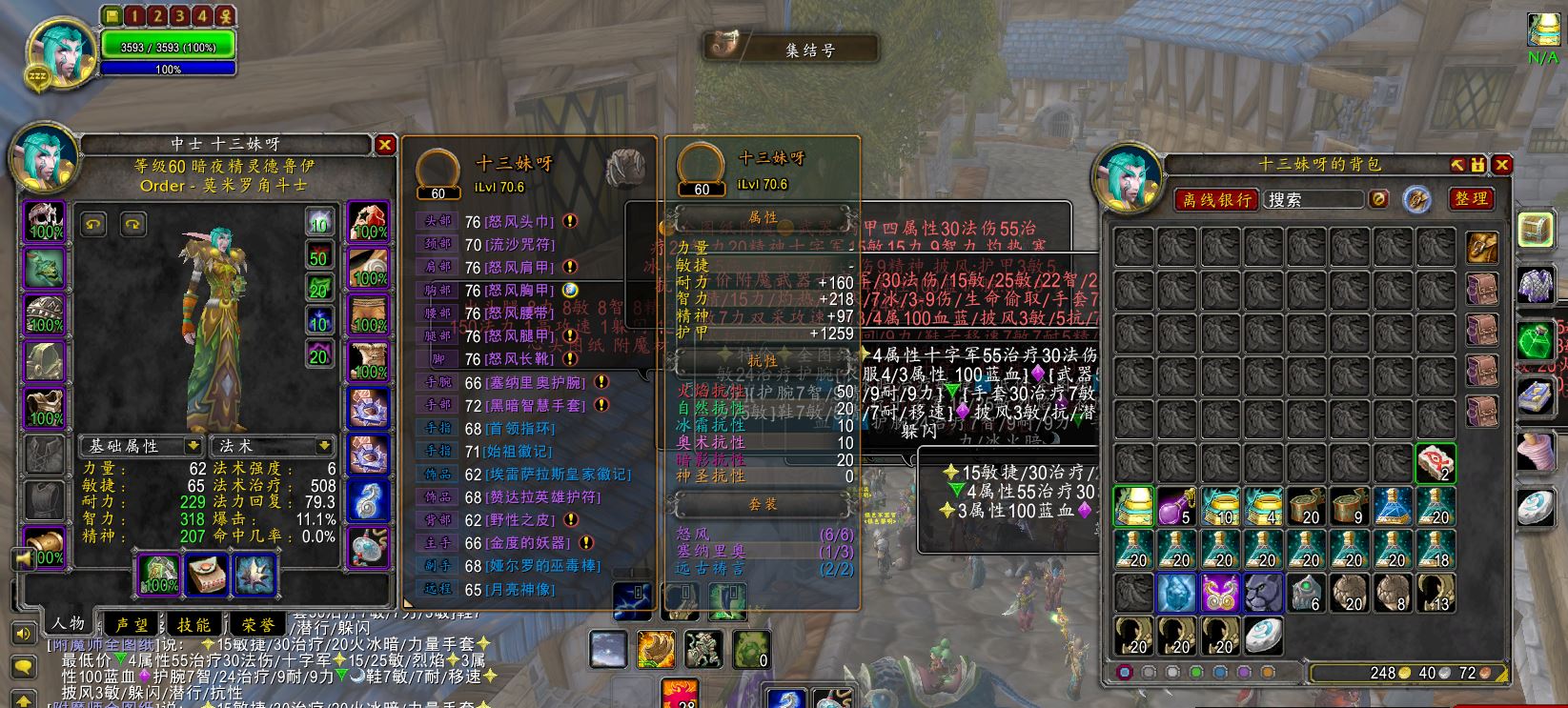This screenshot has width=1568, height=708.
Task: Open the 技能 skills tab
Action: (193, 624)
